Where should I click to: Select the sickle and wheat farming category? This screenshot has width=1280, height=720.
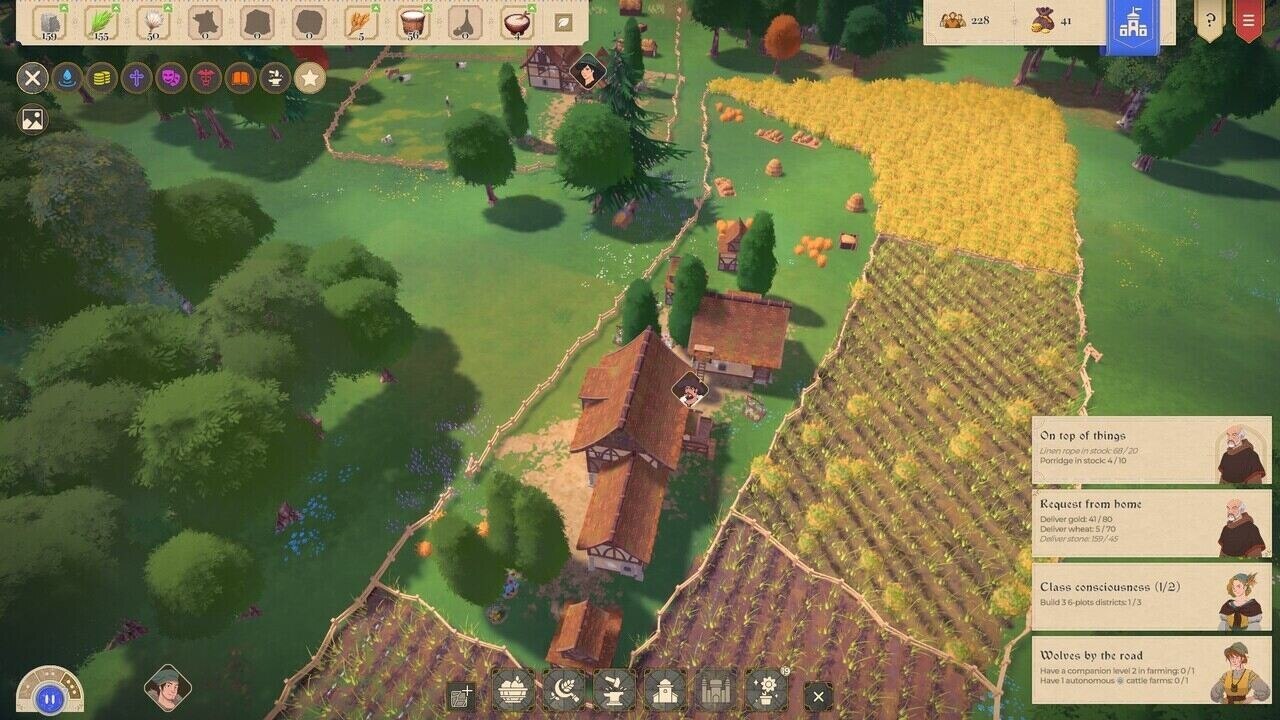click(564, 690)
